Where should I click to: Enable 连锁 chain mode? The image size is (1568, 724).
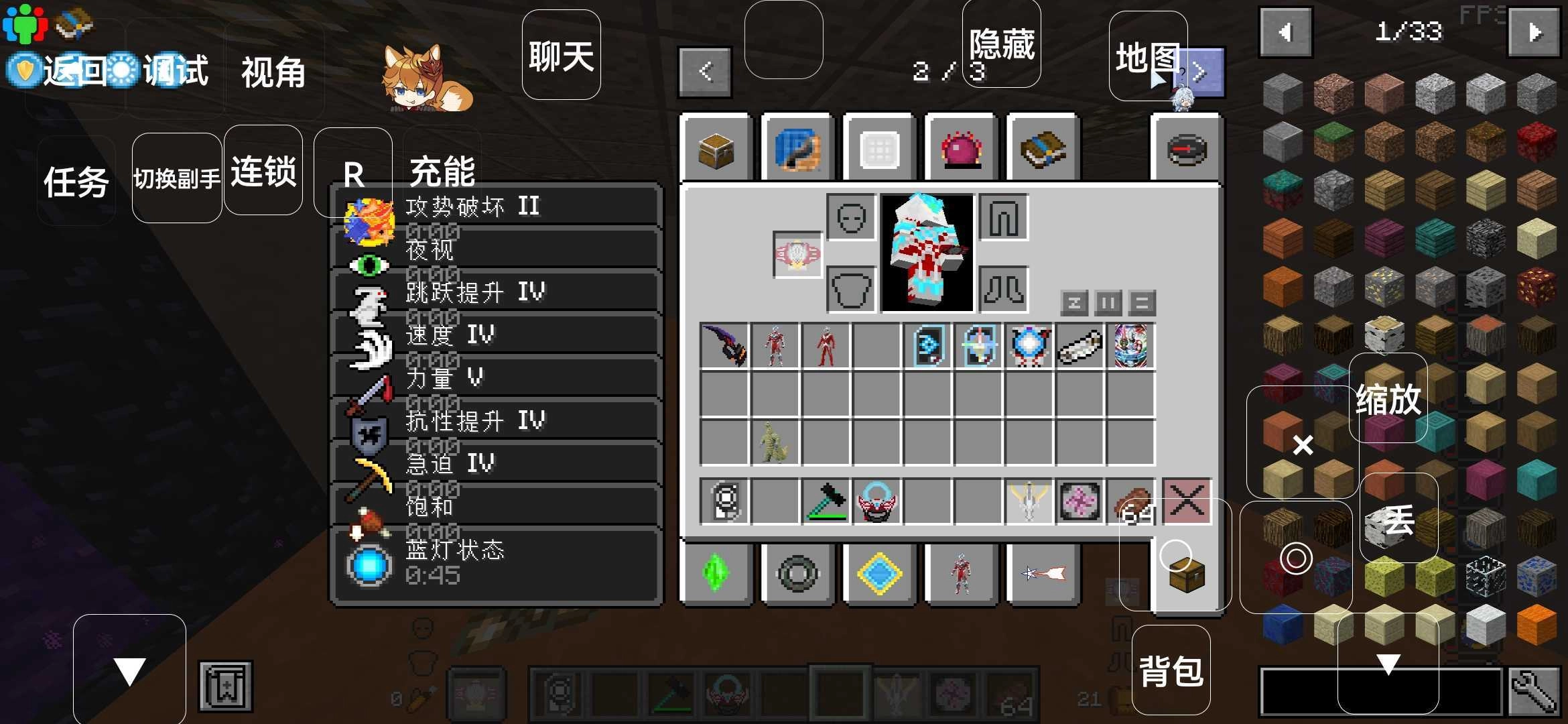263,172
